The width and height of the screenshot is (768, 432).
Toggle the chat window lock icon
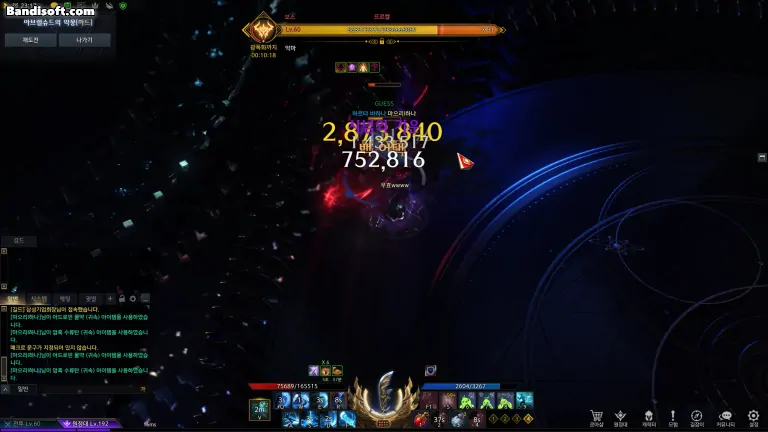tap(122, 298)
